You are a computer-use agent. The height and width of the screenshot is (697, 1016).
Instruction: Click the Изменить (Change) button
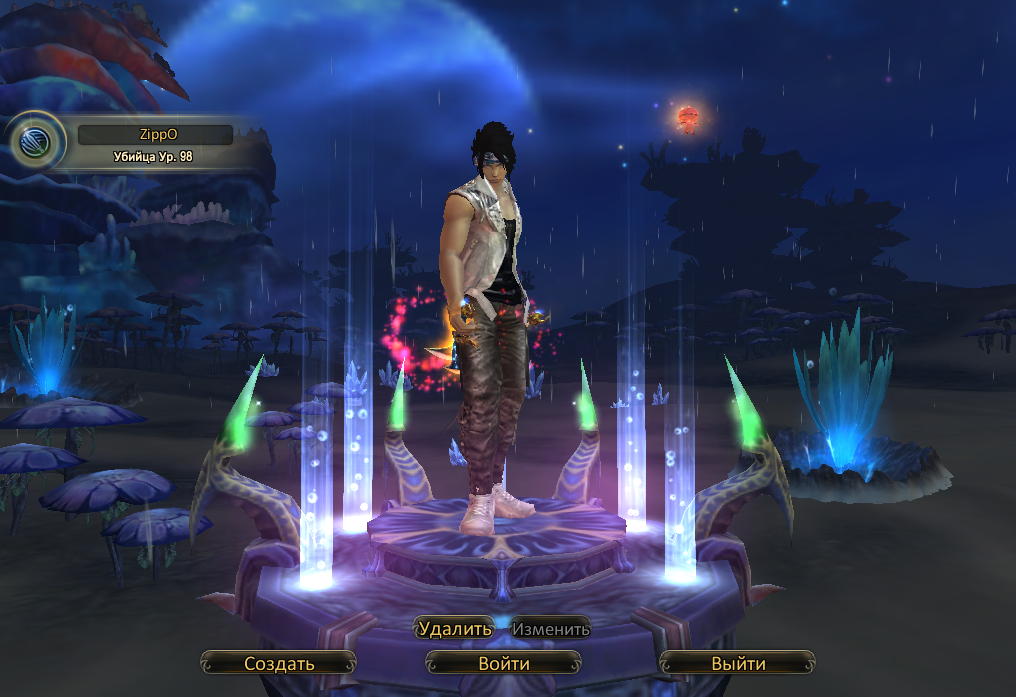click(x=551, y=629)
